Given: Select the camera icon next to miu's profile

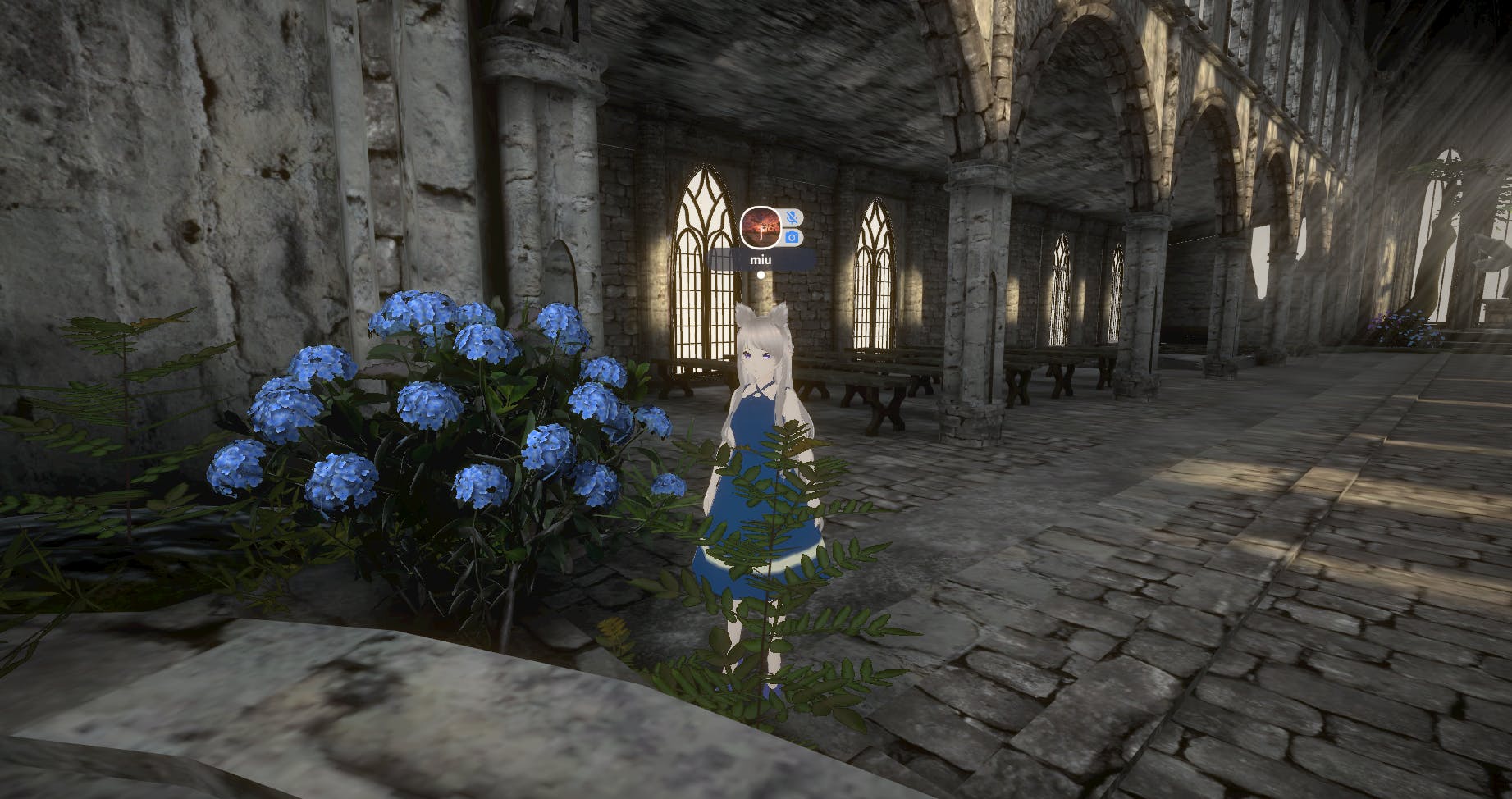Looking at the screenshot, I should (x=792, y=237).
